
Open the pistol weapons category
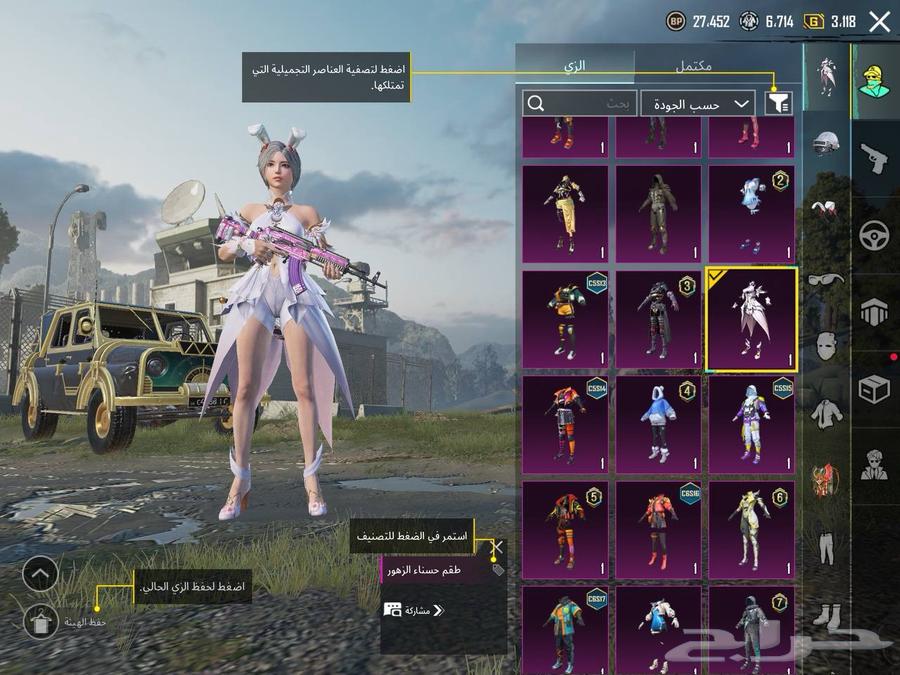click(874, 158)
